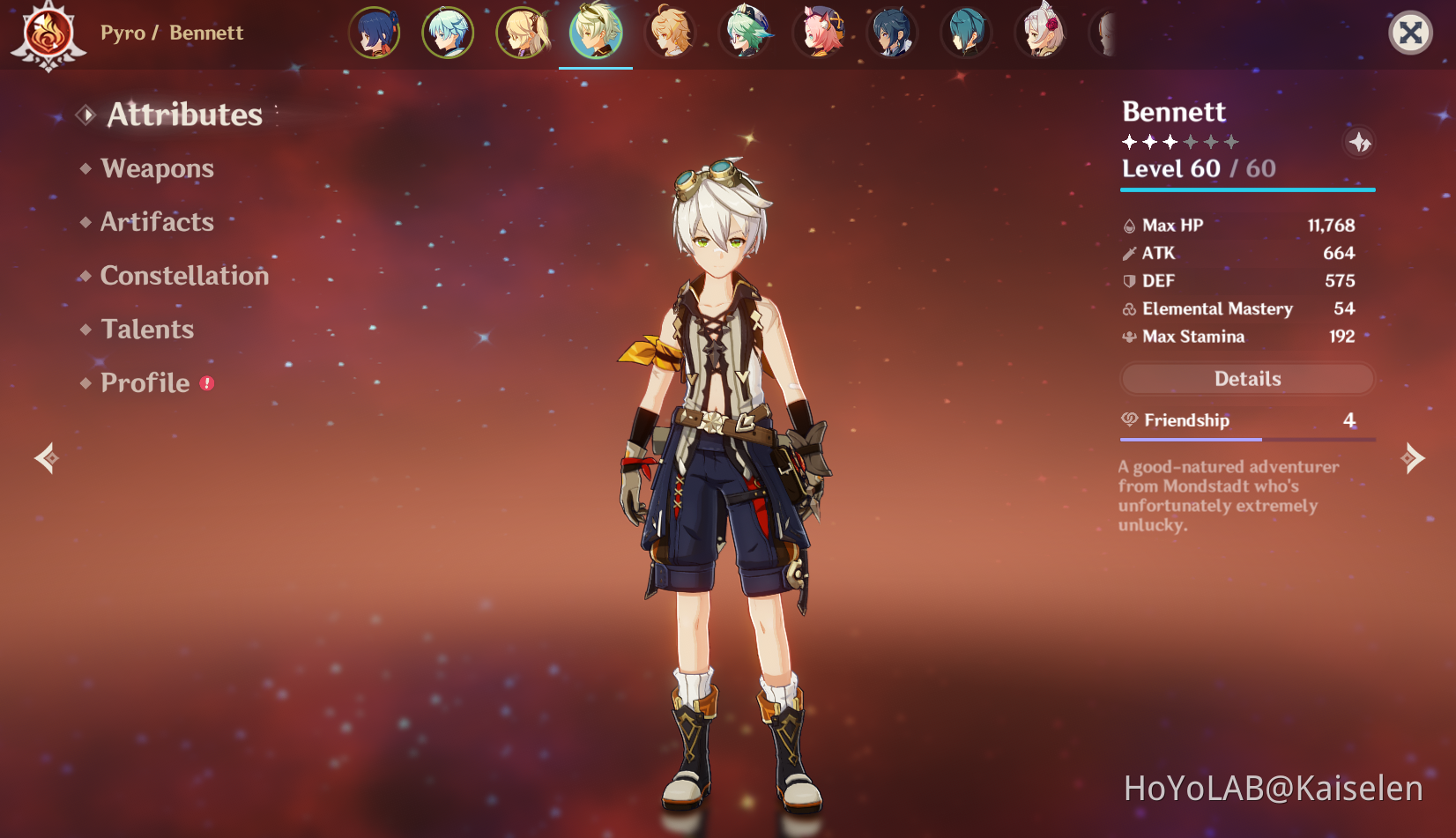The height and width of the screenshot is (838, 1456).
Task: Click the Pyro element emblem
Action: coord(48,34)
